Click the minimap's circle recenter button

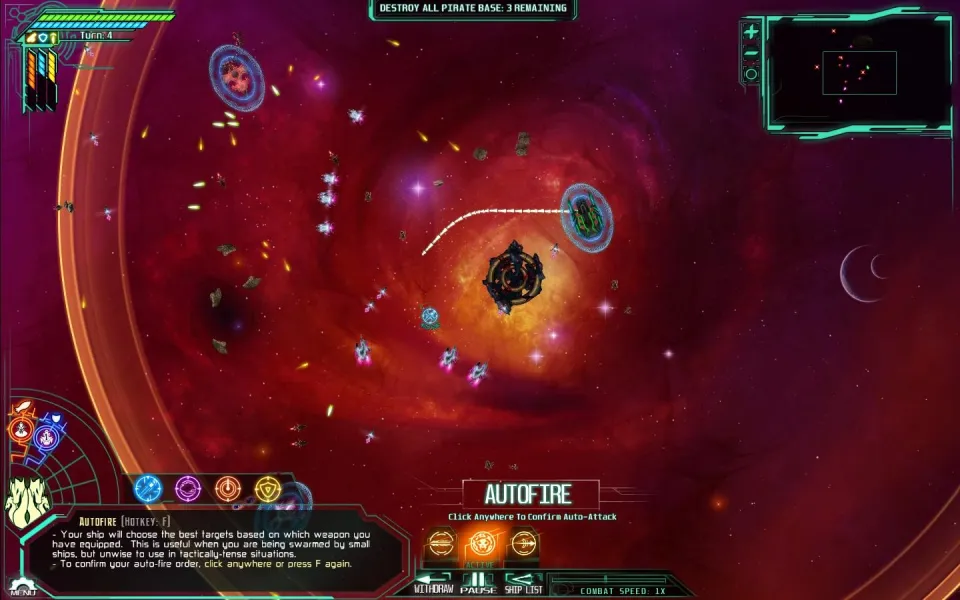[751, 74]
